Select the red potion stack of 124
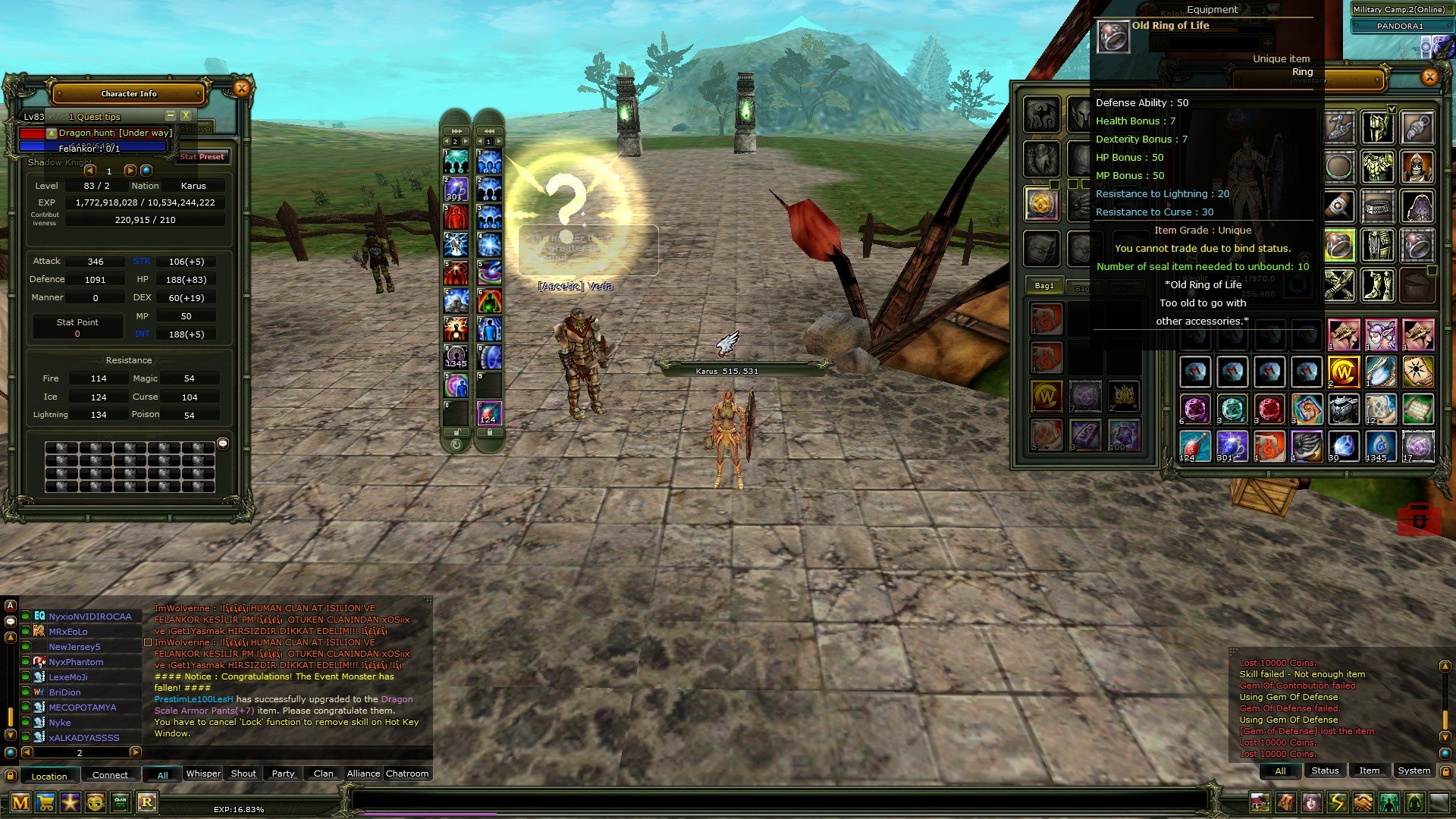Viewport: 1456px width, 819px height. coord(1194,446)
